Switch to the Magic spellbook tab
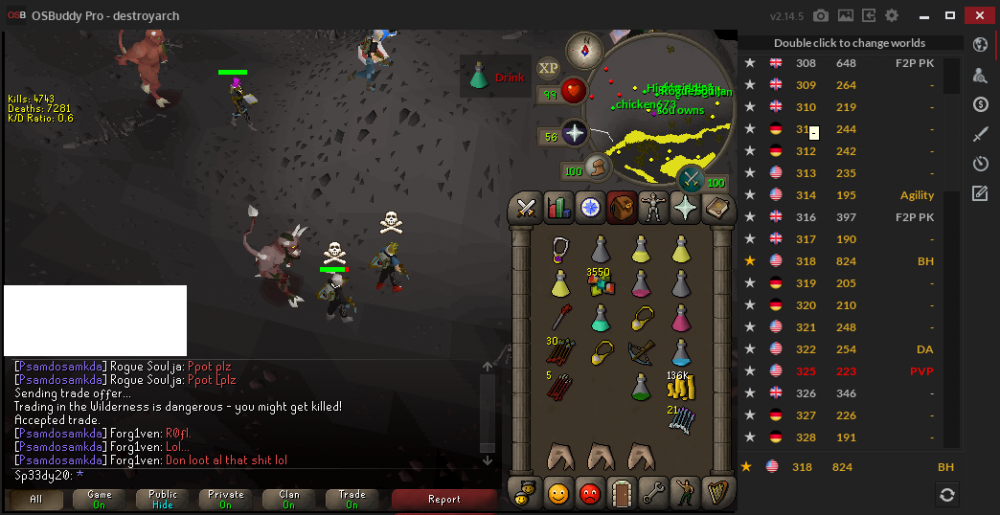 point(716,207)
